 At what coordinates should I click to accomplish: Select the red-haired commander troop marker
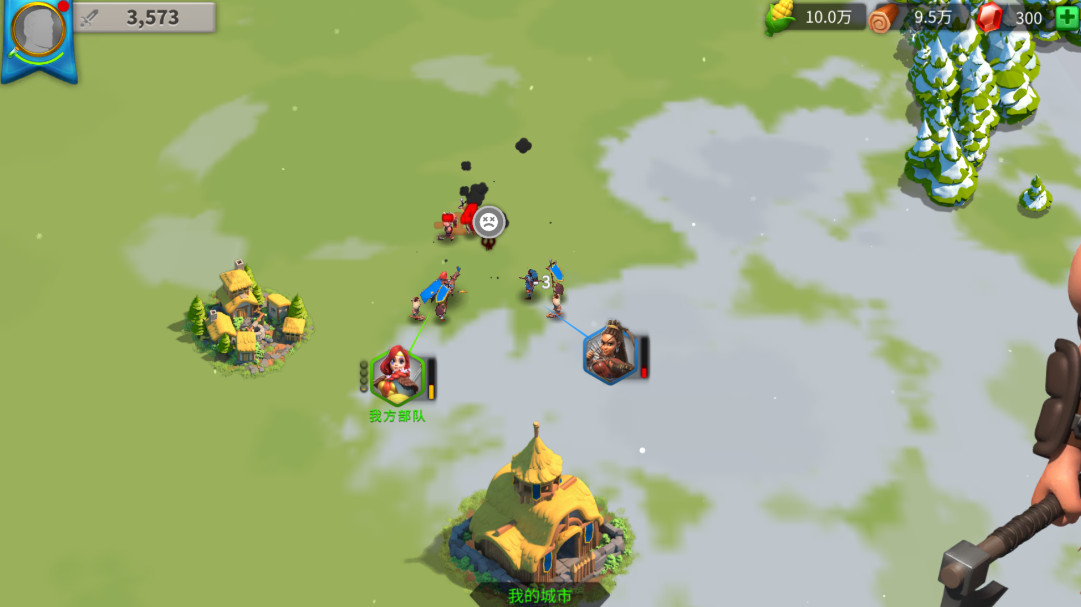tap(398, 373)
